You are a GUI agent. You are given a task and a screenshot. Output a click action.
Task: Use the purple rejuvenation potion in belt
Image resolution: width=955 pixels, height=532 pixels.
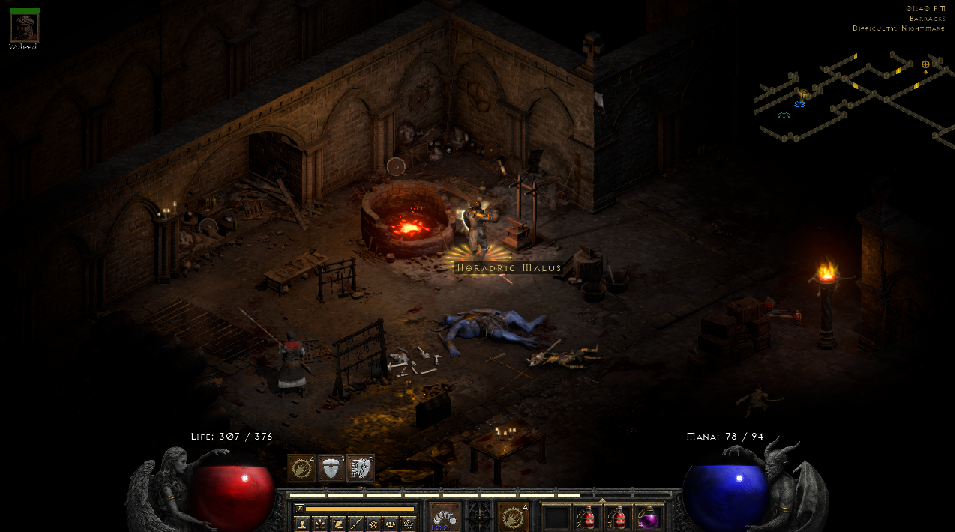click(649, 518)
